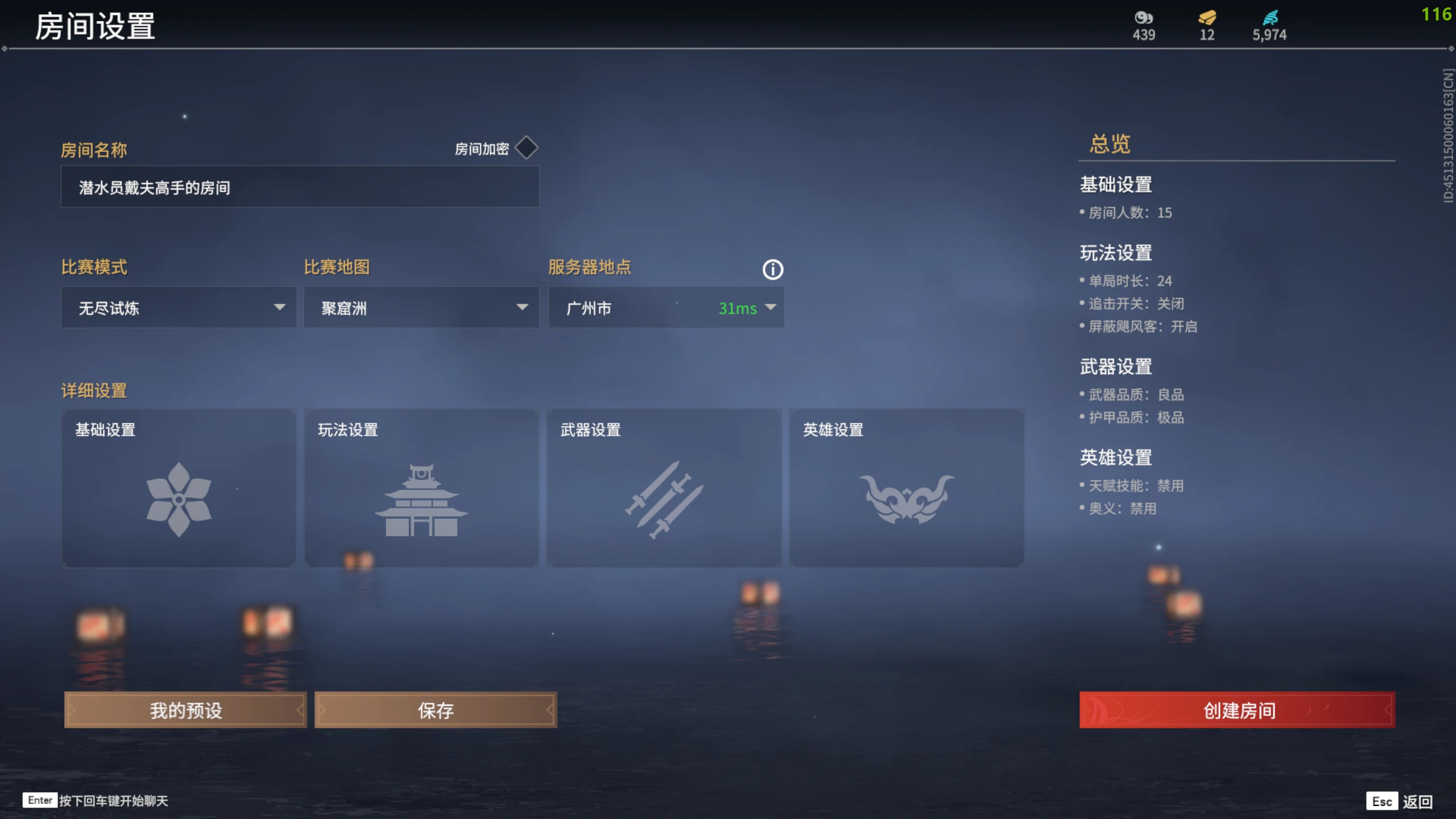Expand the 比赛模式 mode dropdown

click(x=178, y=307)
